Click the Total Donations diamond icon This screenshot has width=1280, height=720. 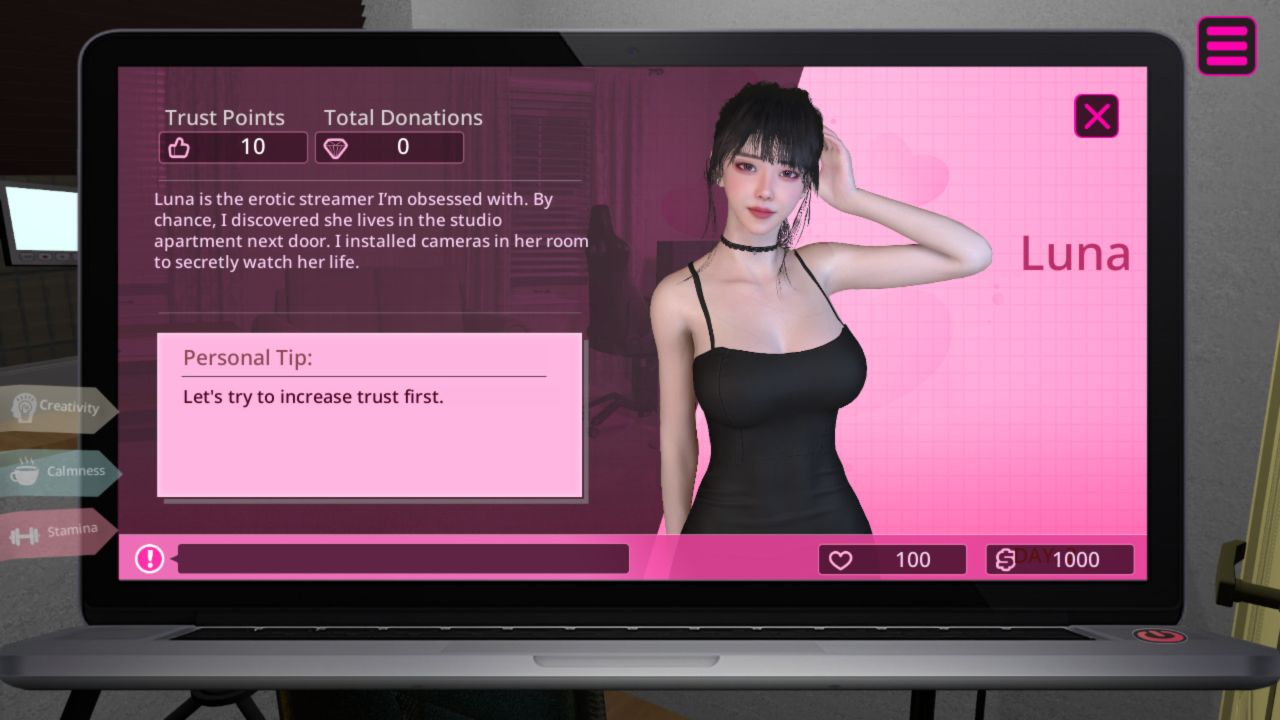click(337, 147)
